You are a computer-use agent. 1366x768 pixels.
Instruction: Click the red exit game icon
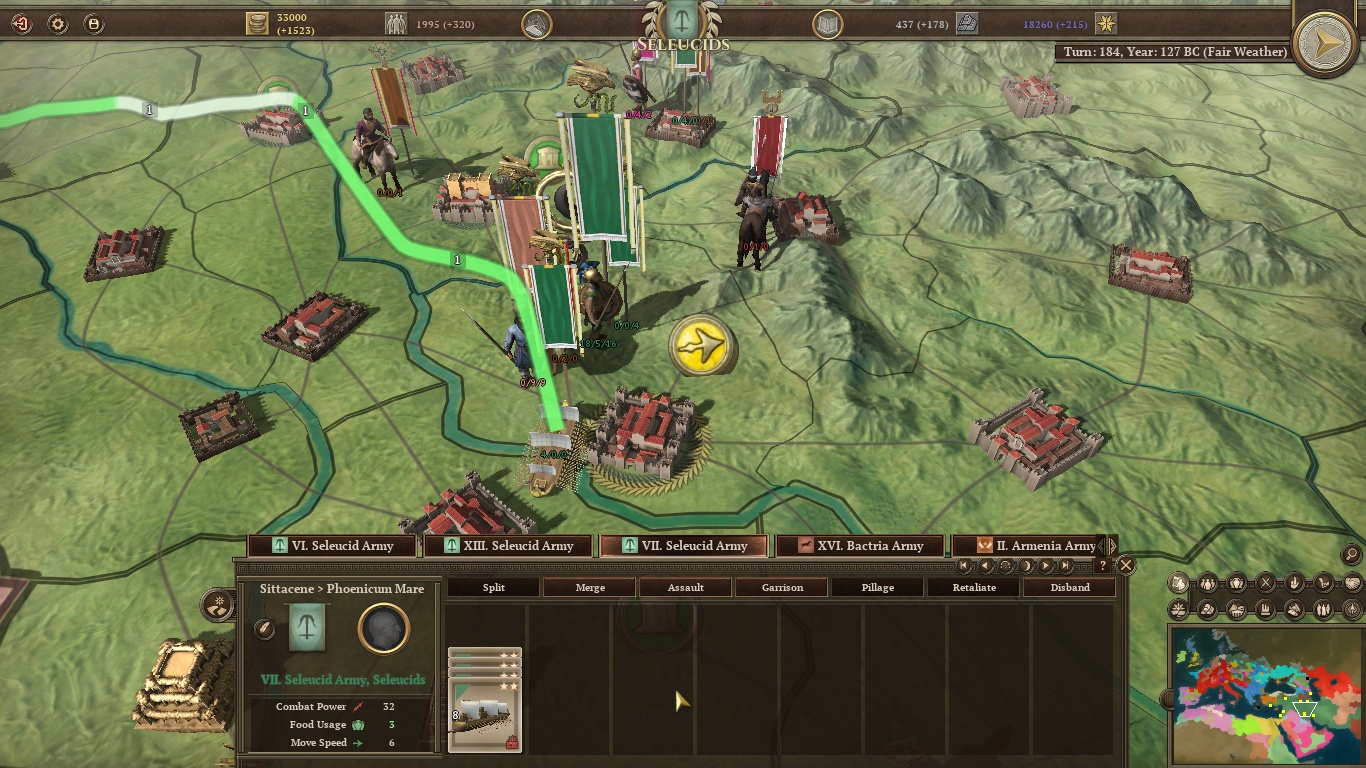coord(21,23)
